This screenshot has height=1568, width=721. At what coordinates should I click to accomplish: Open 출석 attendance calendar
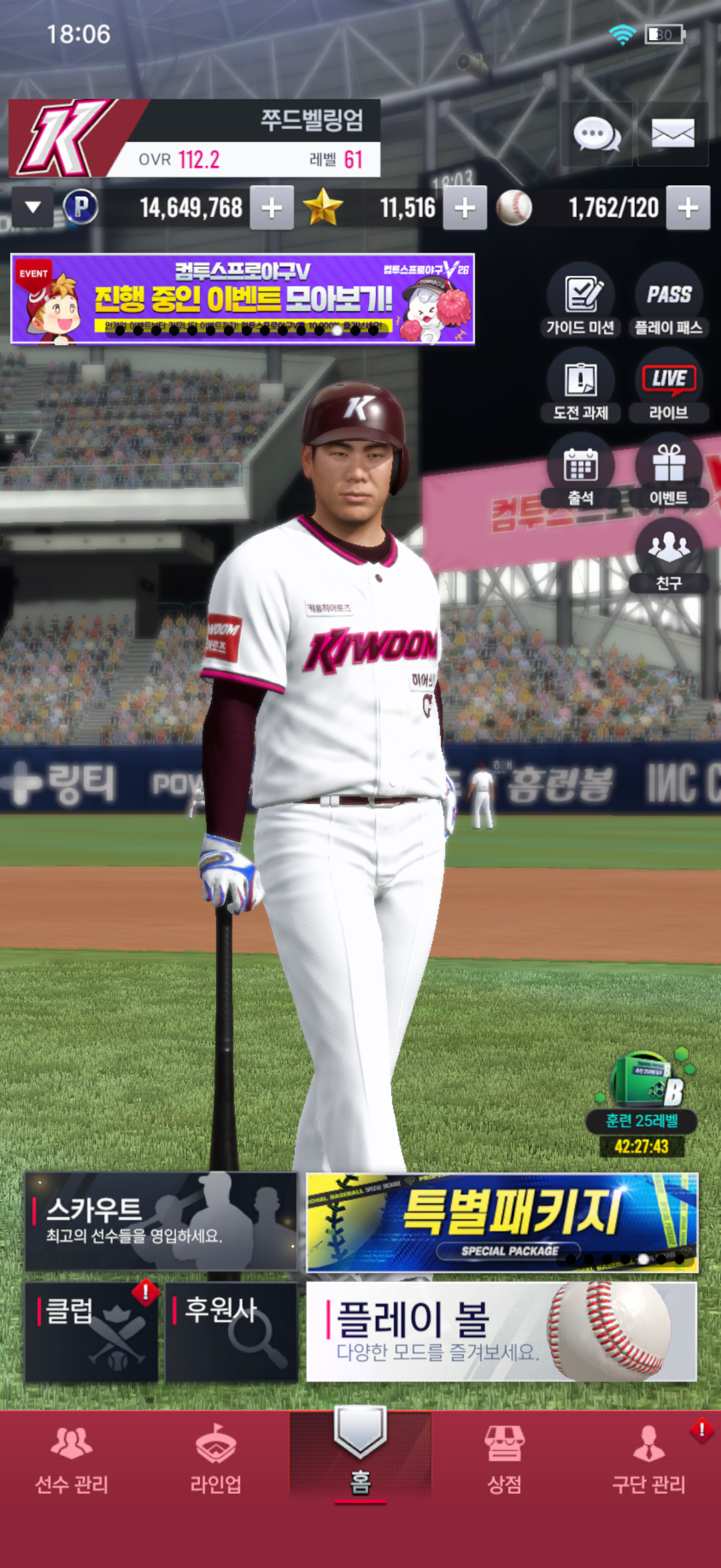coord(581,472)
